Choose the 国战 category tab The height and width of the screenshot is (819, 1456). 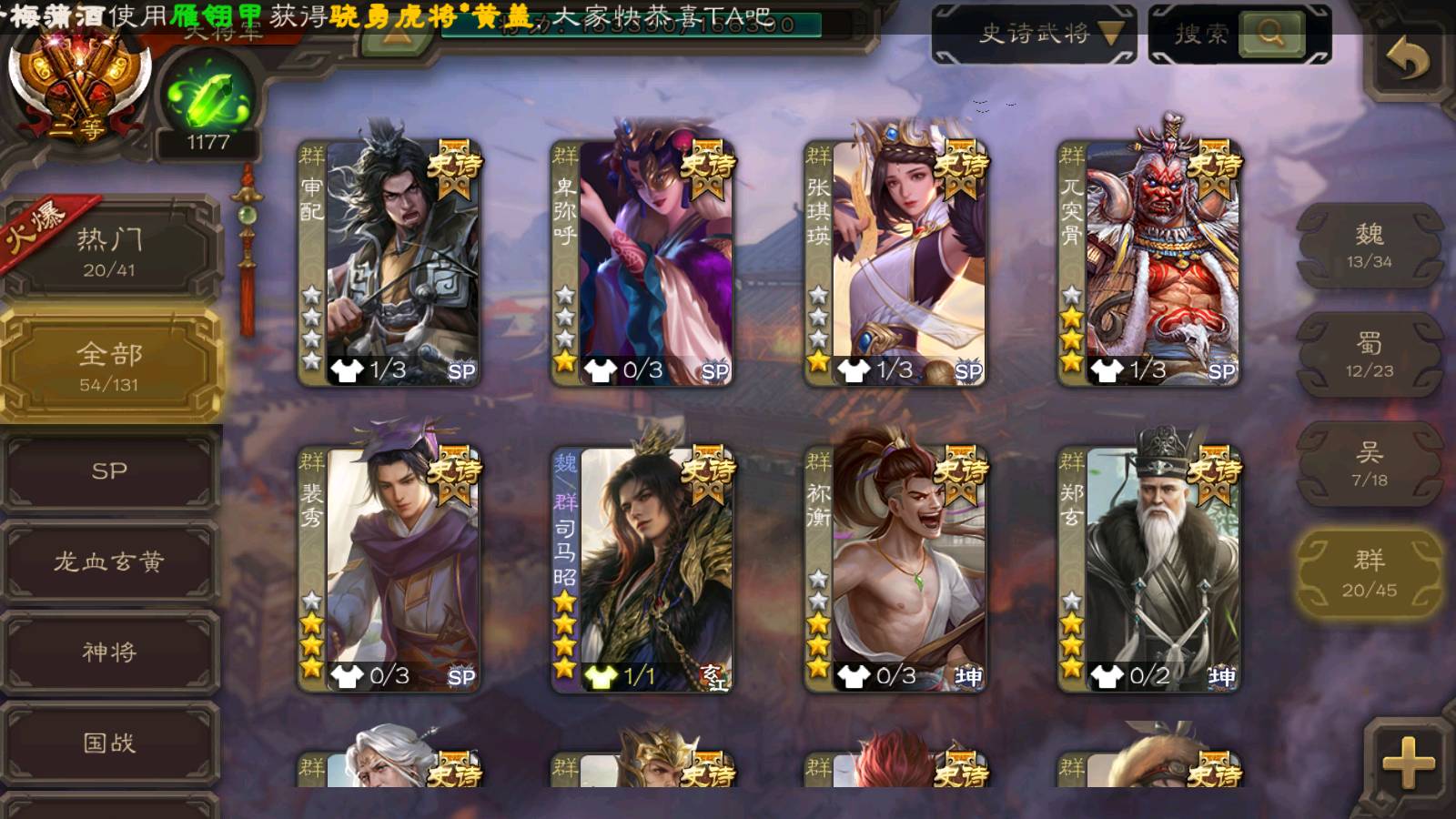pyautogui.click(x=109, y=743)
